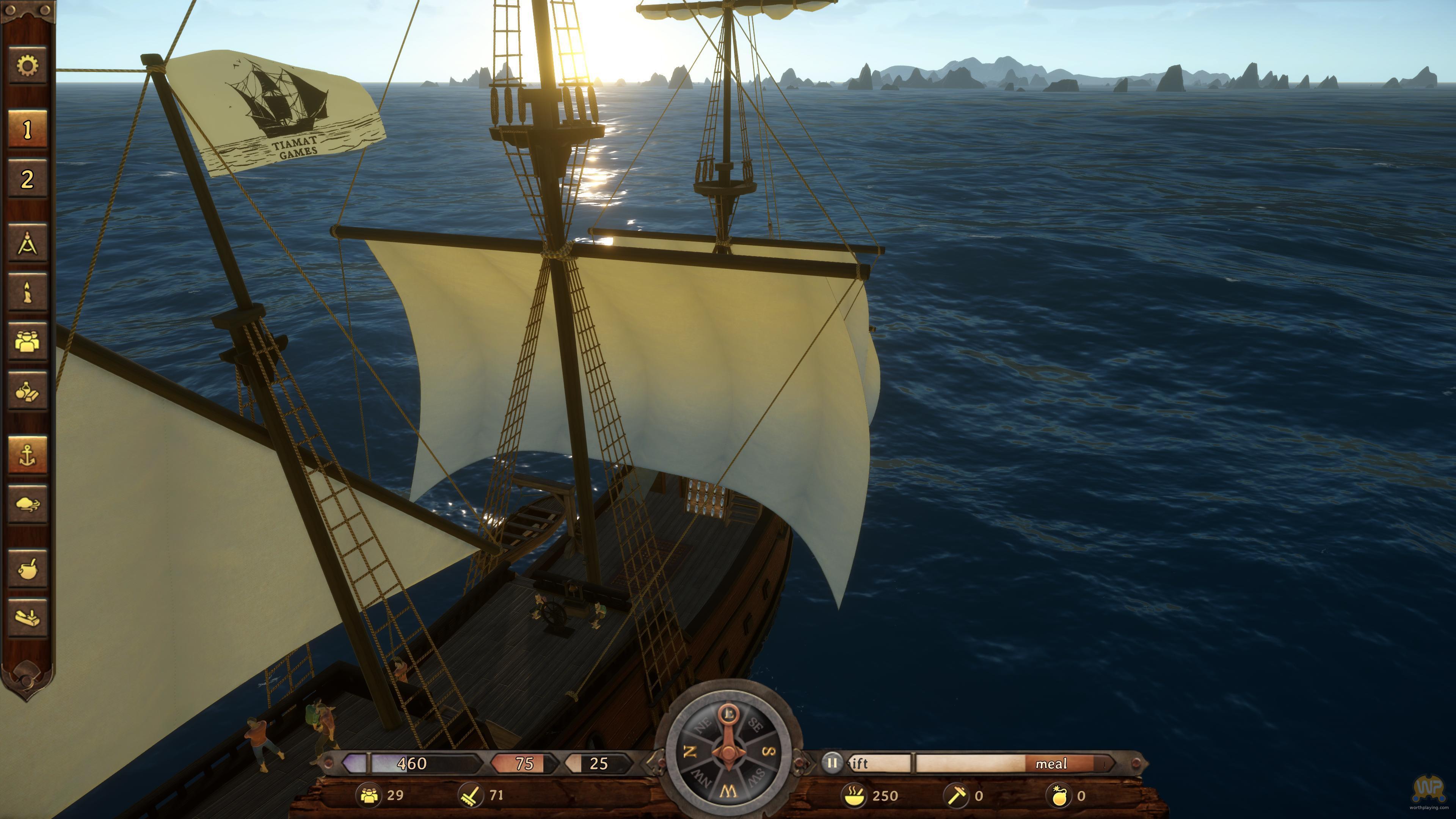Image resolution: width=1456 pixels, height=819 pixels.
Task: Pause the game with the pause button
Action: 832,763
